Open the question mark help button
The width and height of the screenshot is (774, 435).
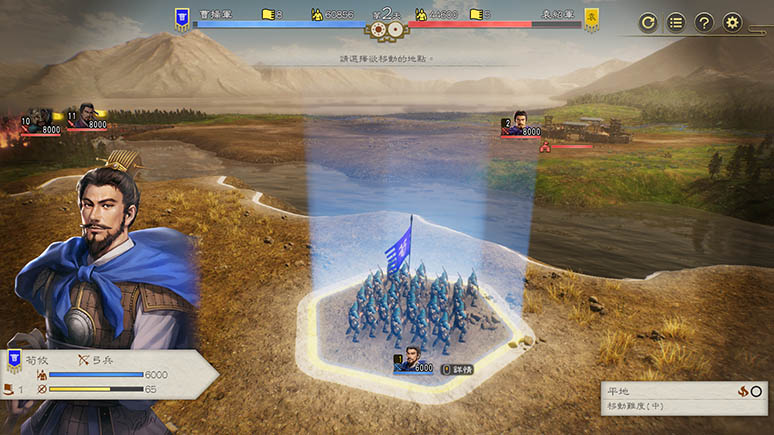[704, 21]
